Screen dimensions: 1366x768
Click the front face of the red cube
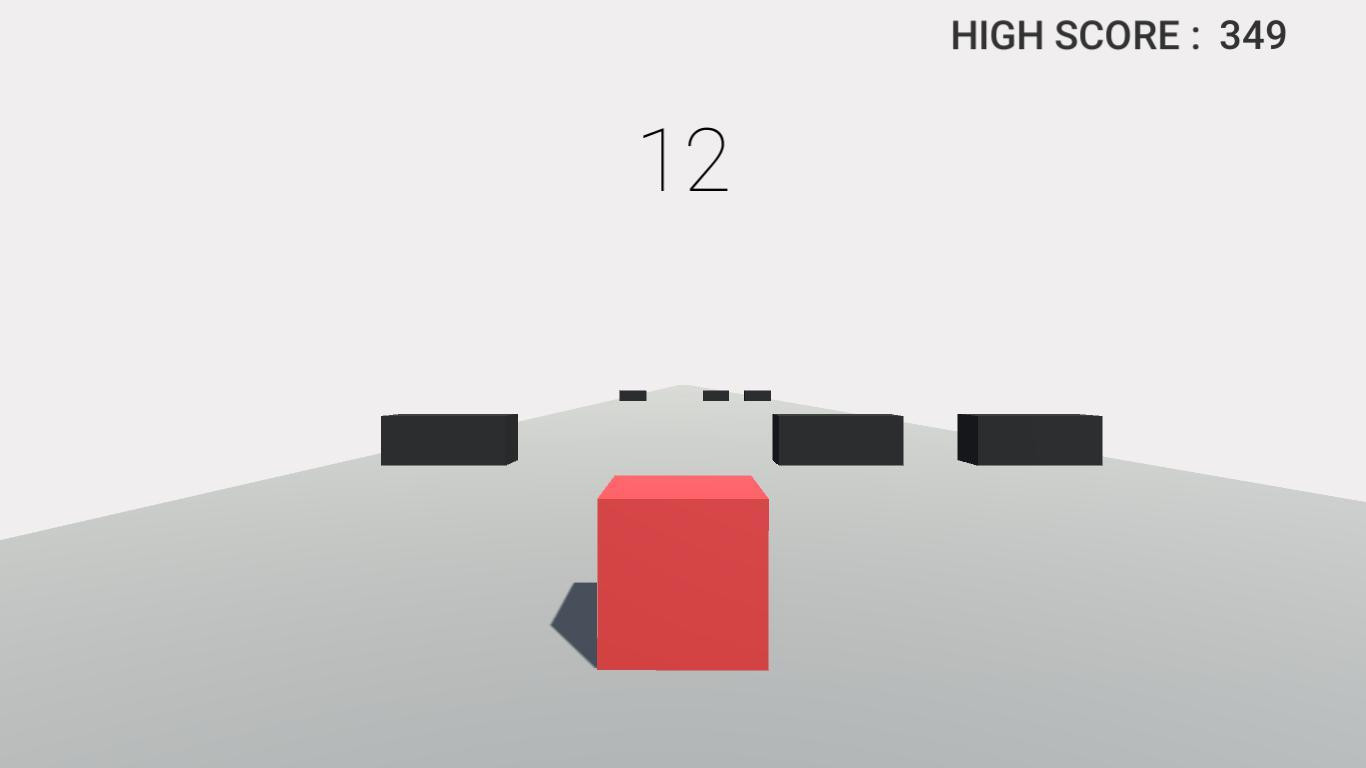tap(682, 585)
